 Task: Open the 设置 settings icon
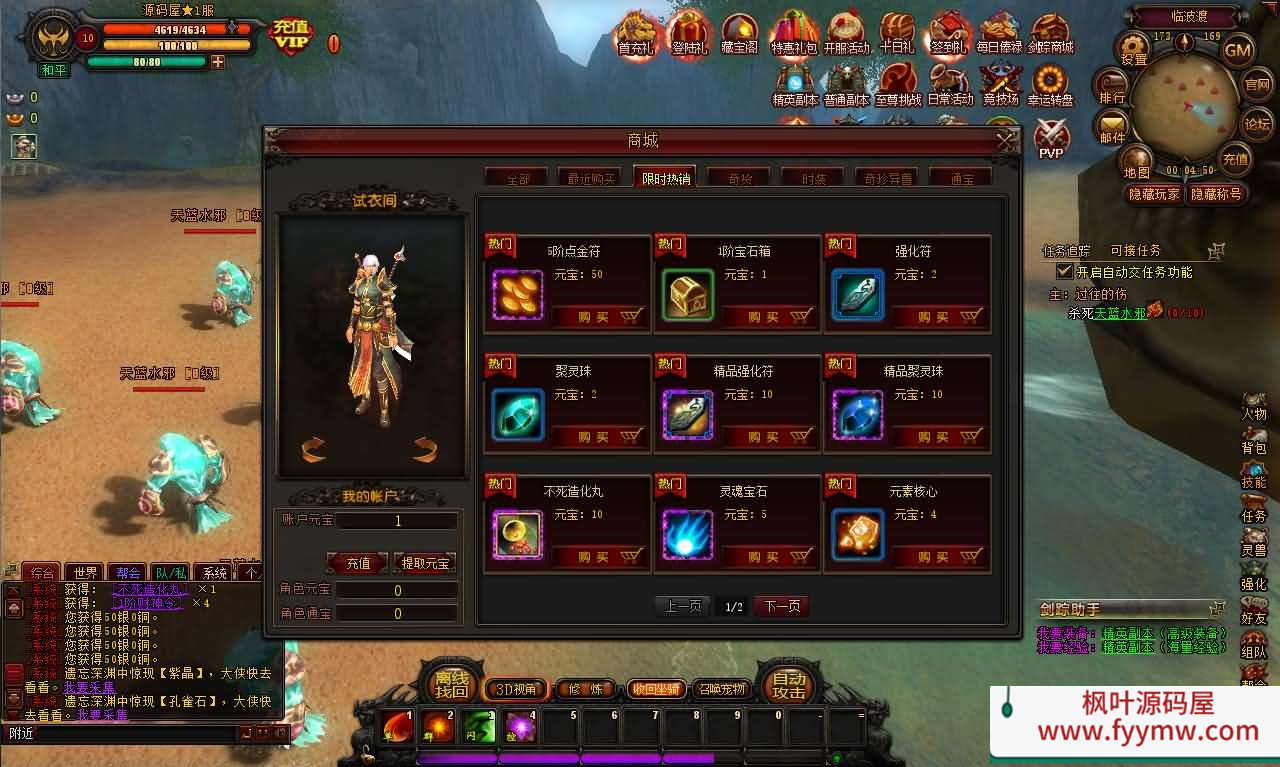1134,50
